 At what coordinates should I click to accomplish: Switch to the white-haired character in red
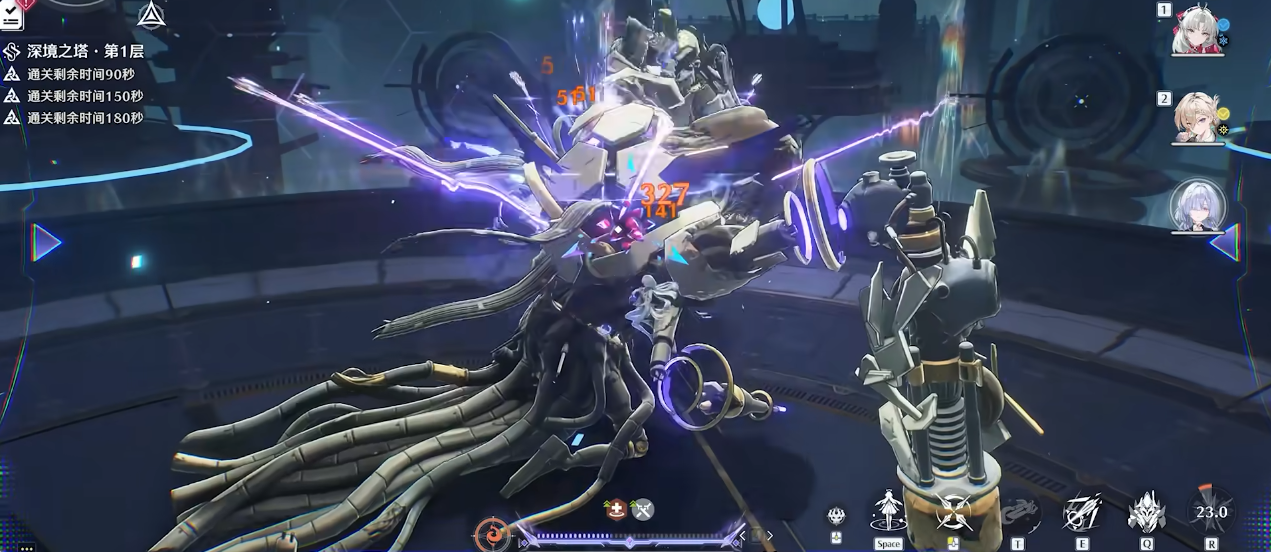pos(1196,31)
